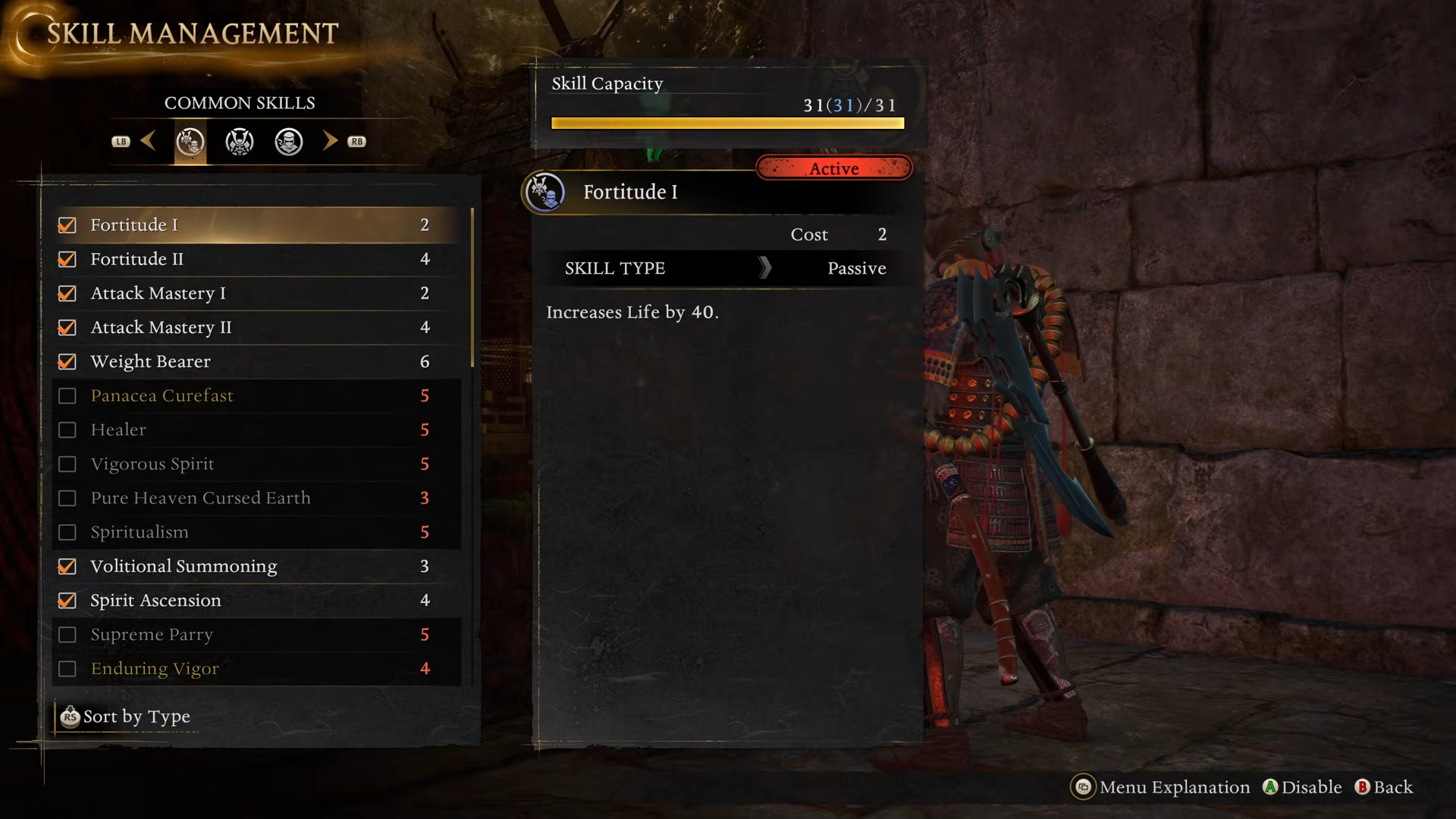The height and width of the screenshot is (819, 1456).
Task: Change sorting with Sort by Type
Action: [x=126, y=717]
